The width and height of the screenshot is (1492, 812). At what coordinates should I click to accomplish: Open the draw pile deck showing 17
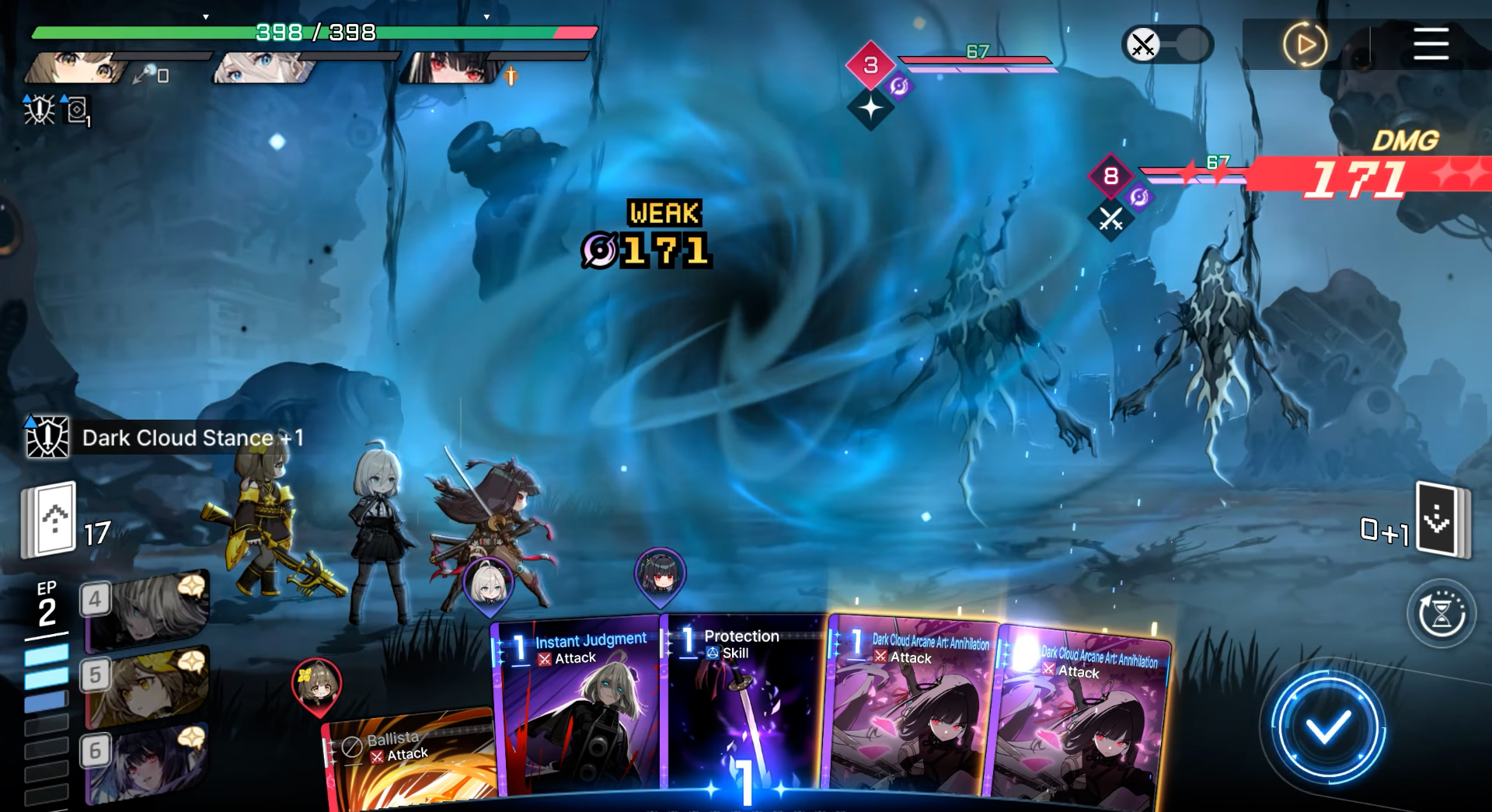(51, 519)
